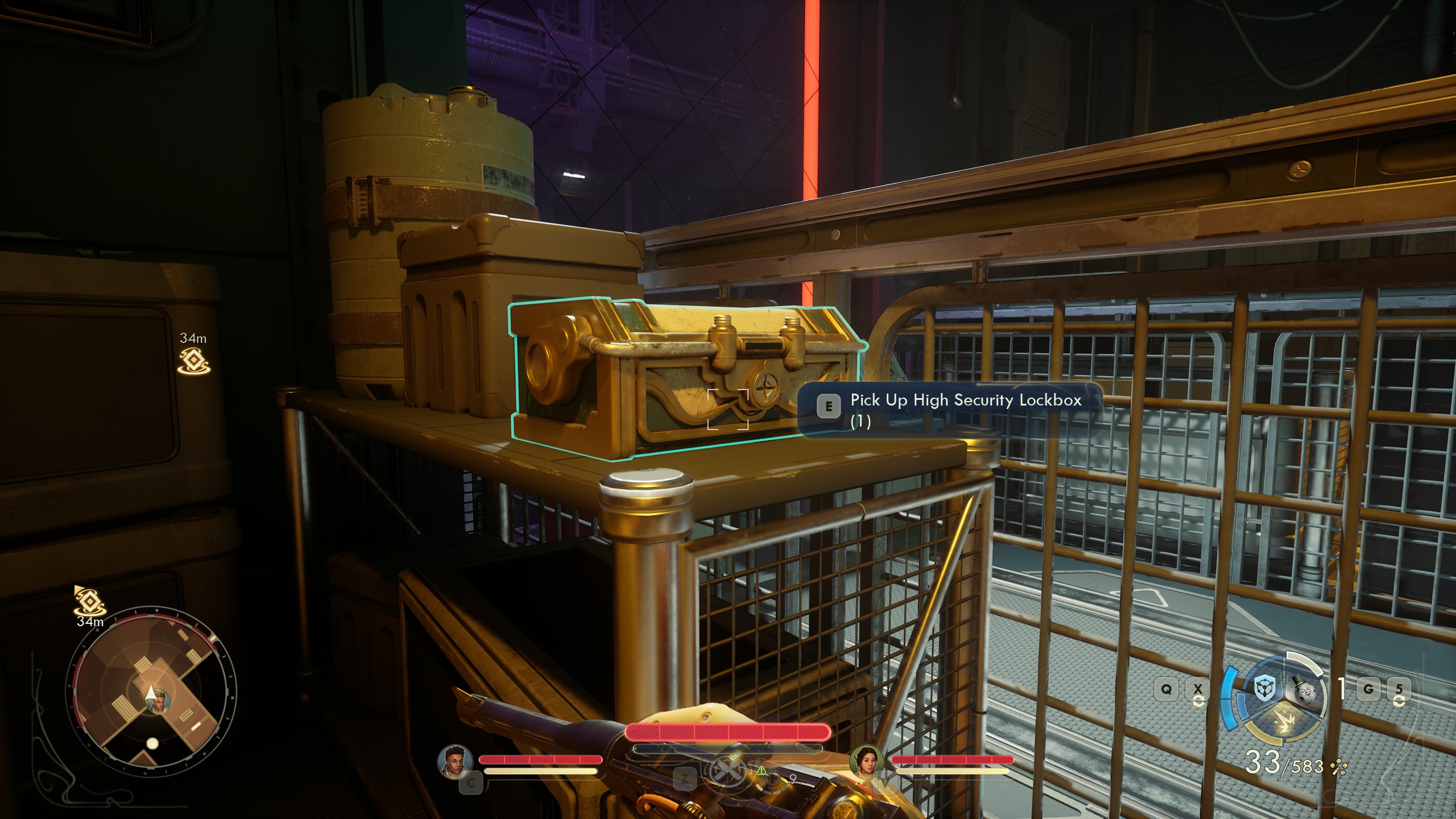Screen dimensions: 1456x819
Task: Click the E key prompt in the pickup tooltip
Action: [x=830, y=406]
